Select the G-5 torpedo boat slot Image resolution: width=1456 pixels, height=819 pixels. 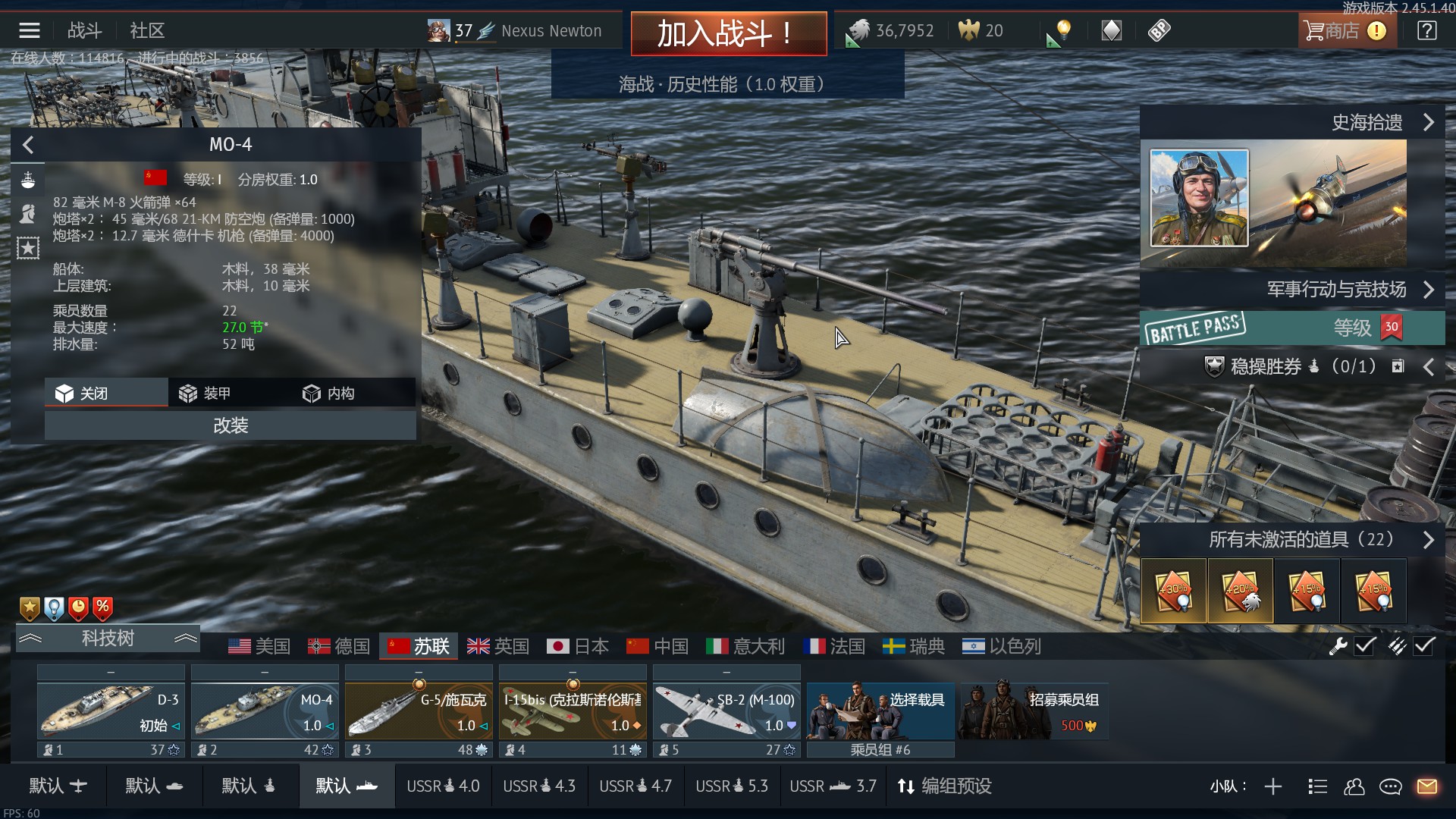click(x=419, y=711)
